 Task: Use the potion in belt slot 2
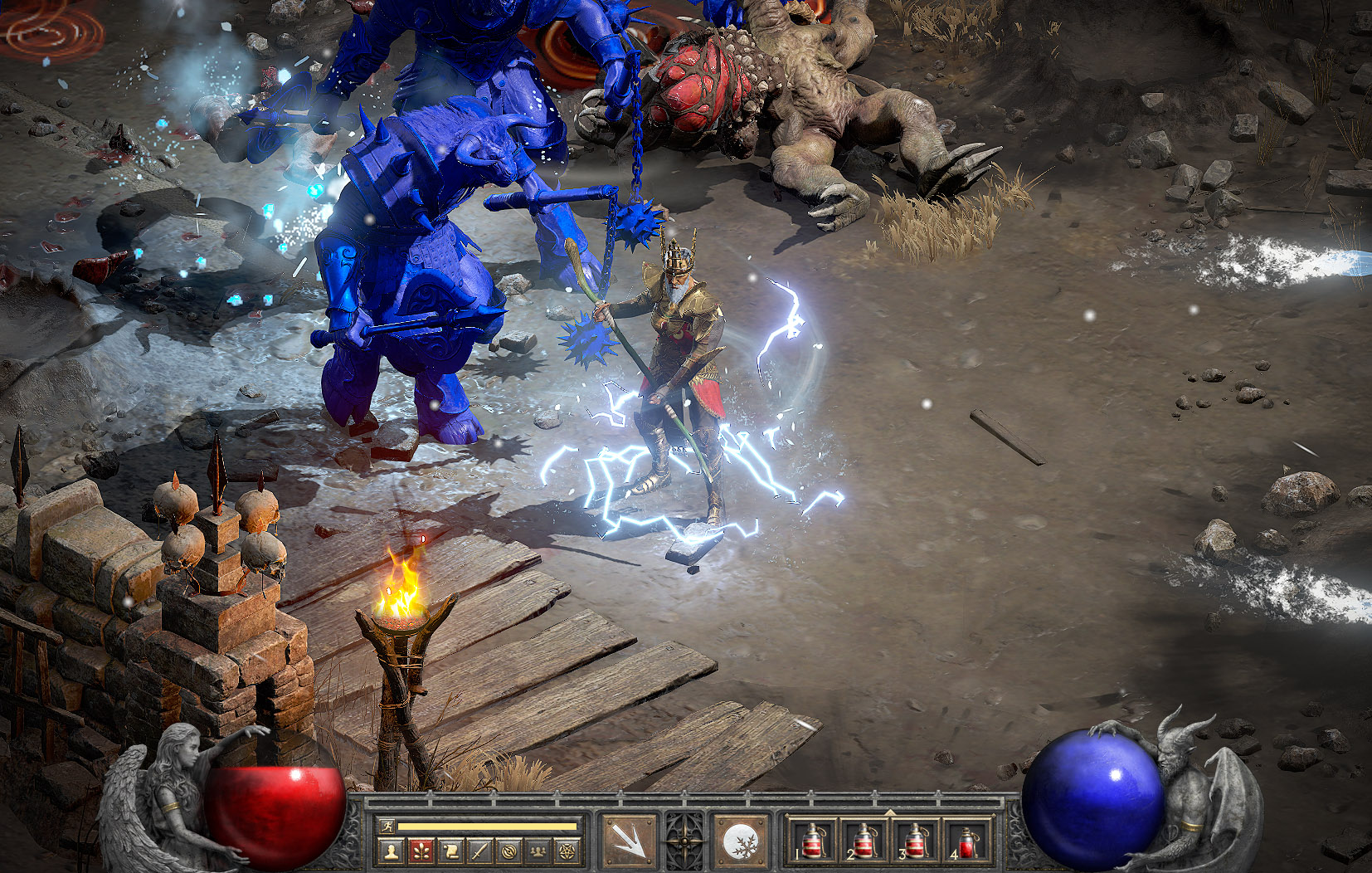[x=864, y=841]
